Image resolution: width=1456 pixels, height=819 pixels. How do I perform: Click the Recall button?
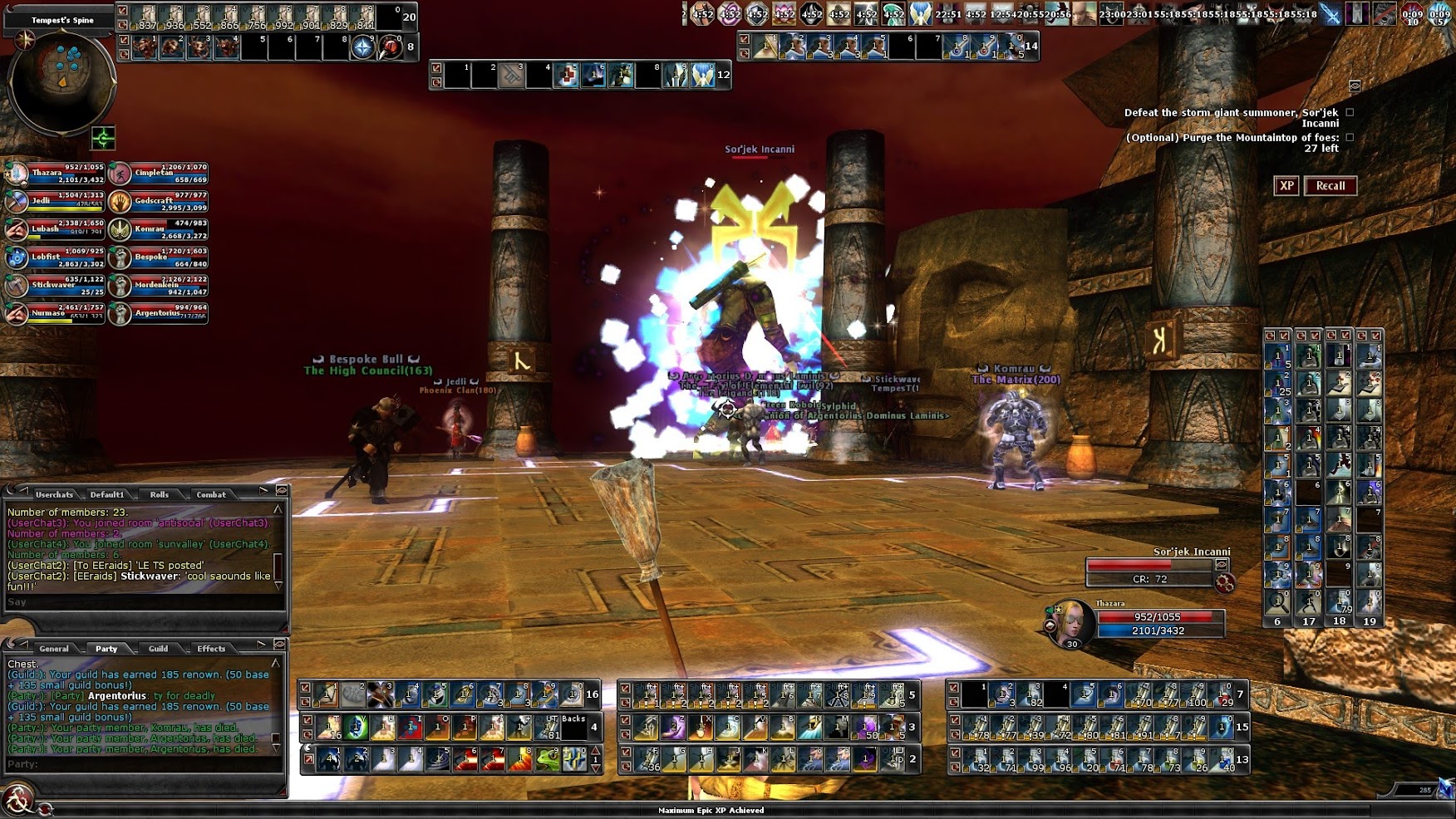(1330, 186)
